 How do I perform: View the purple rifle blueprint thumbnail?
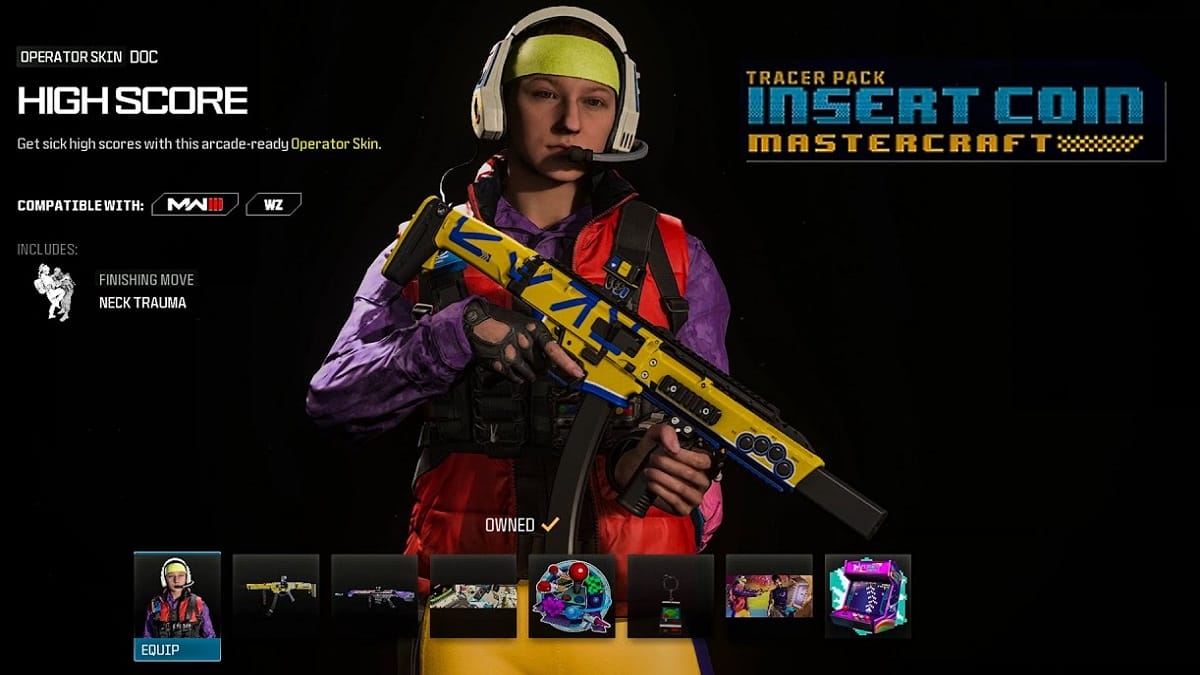[374, 596]
